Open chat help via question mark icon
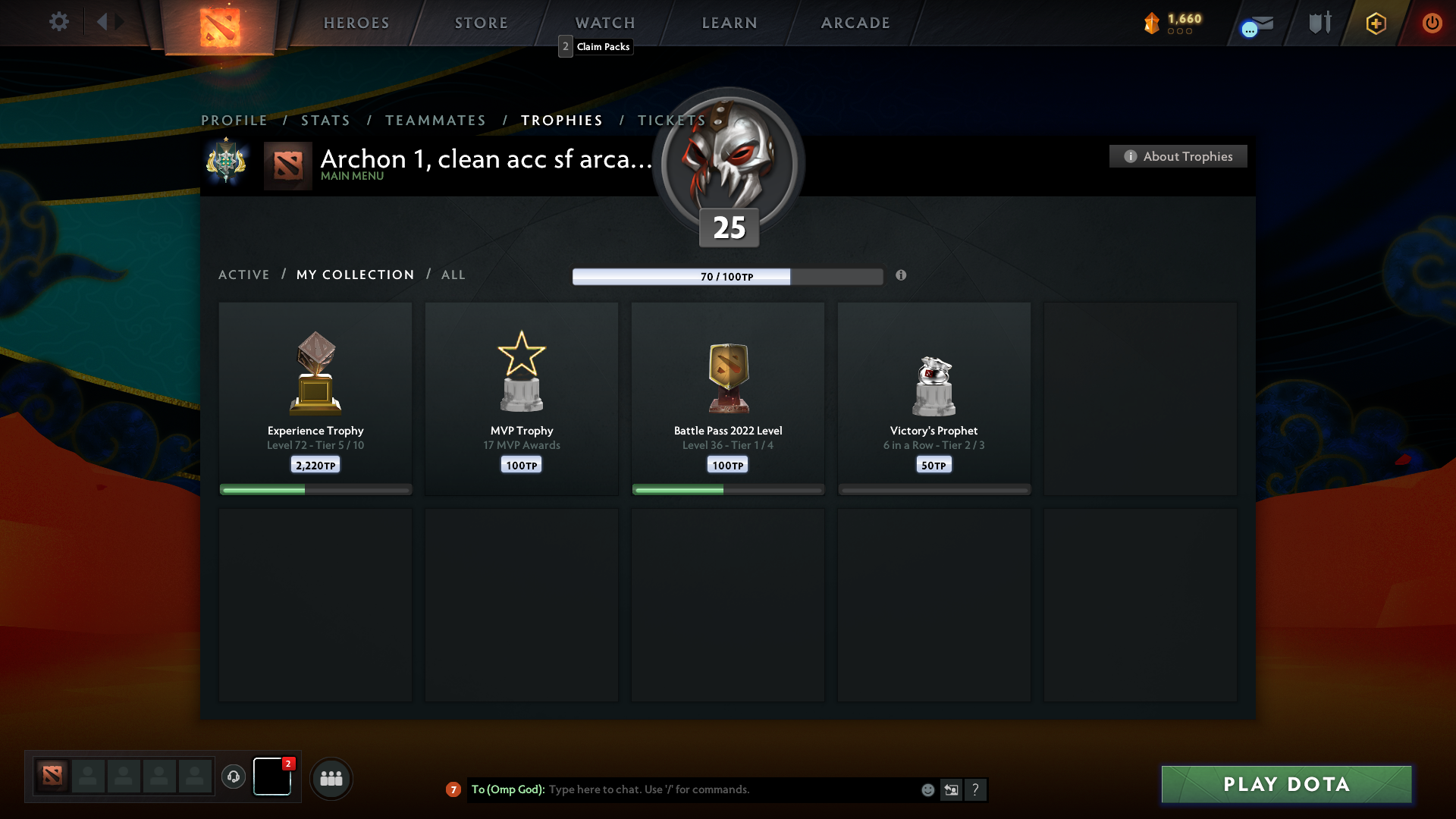This screenshot has width=1456, height=819. point(977,790)
